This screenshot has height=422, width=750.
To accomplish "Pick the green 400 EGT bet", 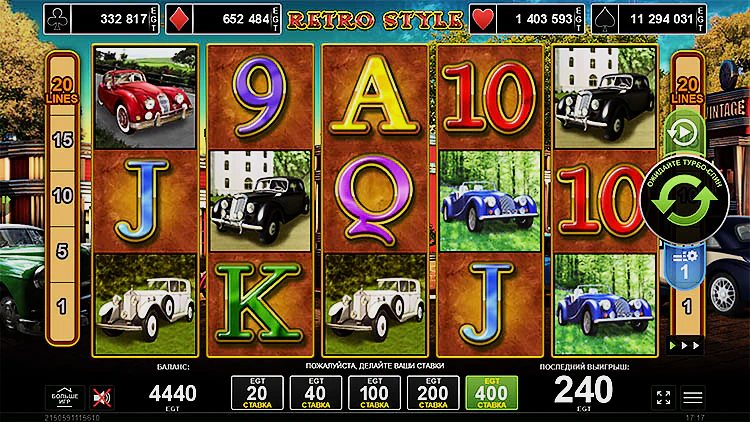I will point(490,394).
